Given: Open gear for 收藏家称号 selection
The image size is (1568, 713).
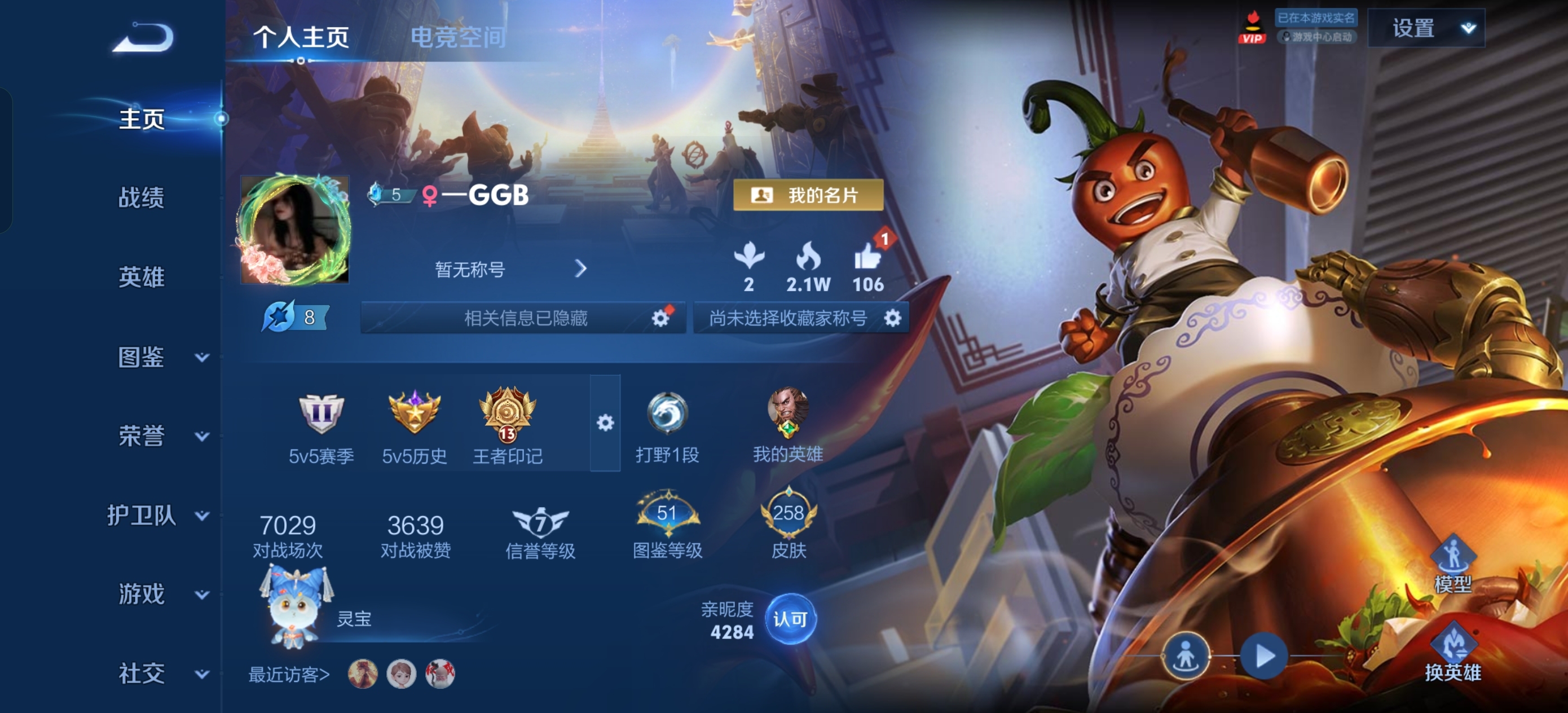Looking at the screenshot, I should 892,318.
